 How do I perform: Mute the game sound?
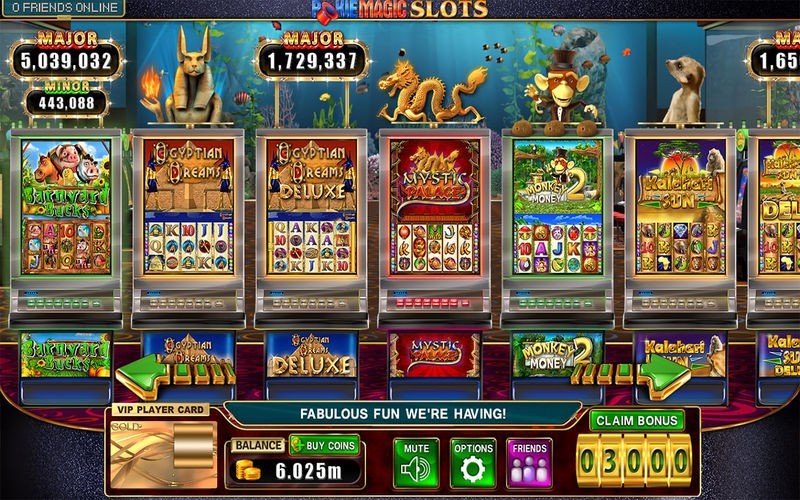[416, 462]
